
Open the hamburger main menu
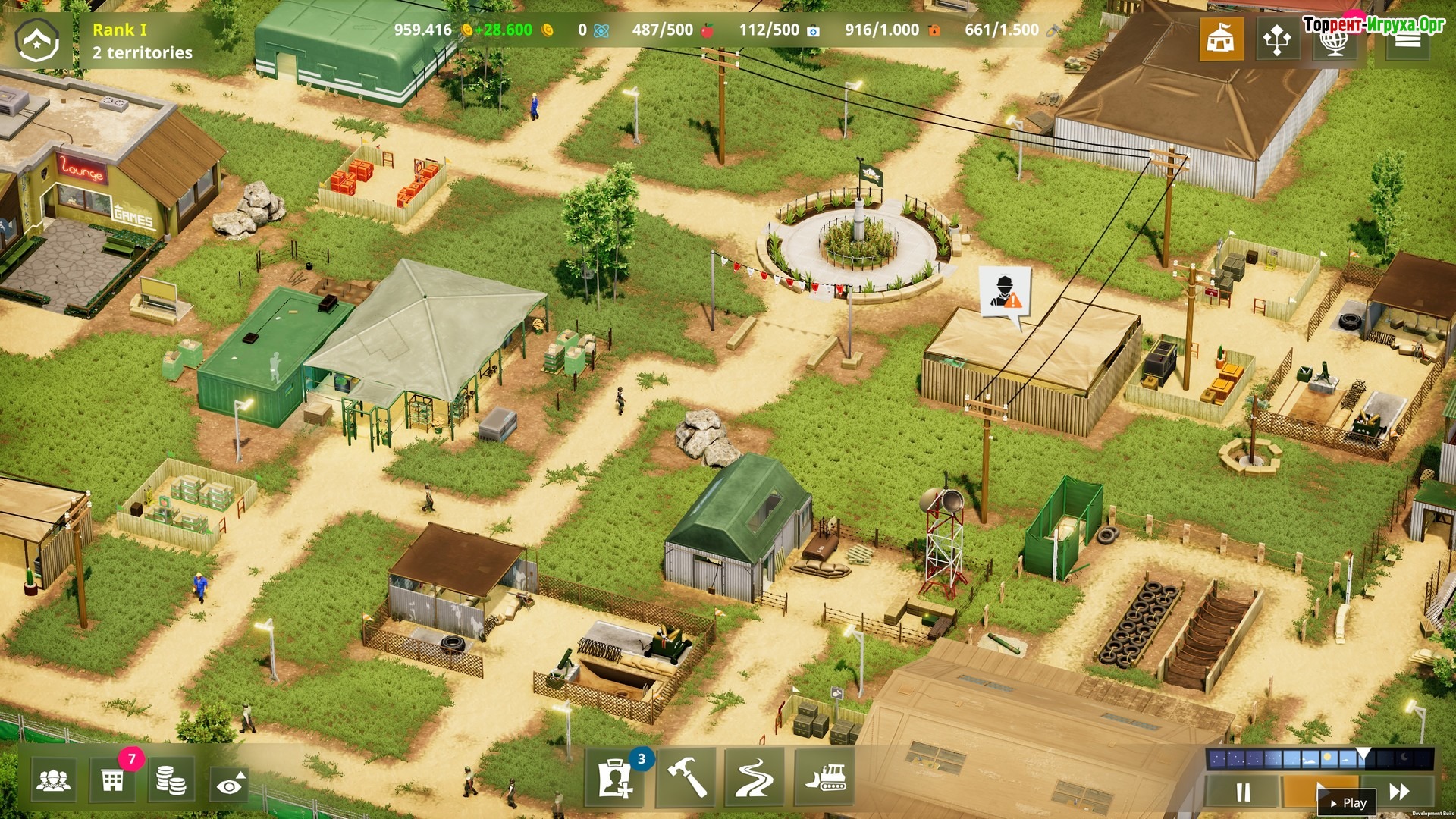coord(1407,41)
